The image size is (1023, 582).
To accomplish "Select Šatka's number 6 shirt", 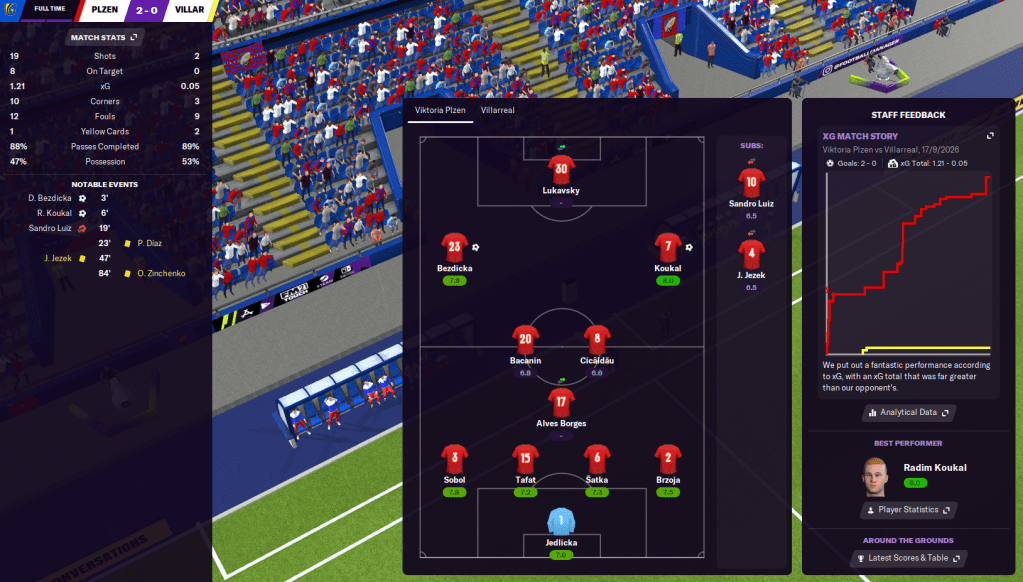I will 597,458.
